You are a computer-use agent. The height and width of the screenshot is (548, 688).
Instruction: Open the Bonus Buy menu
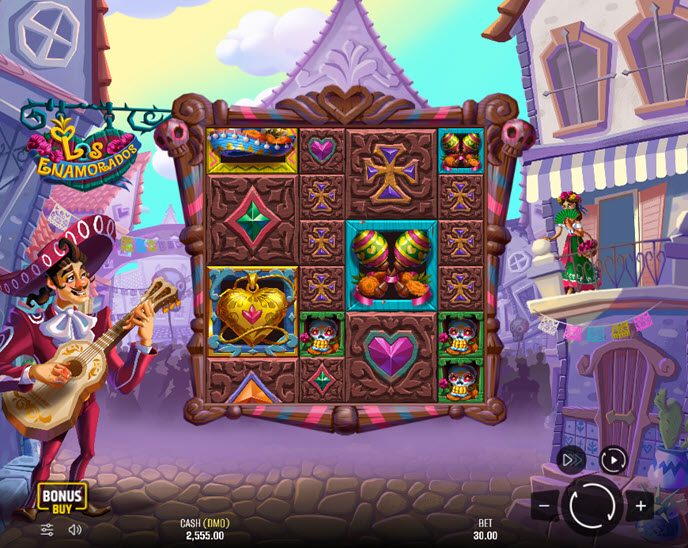62,497
